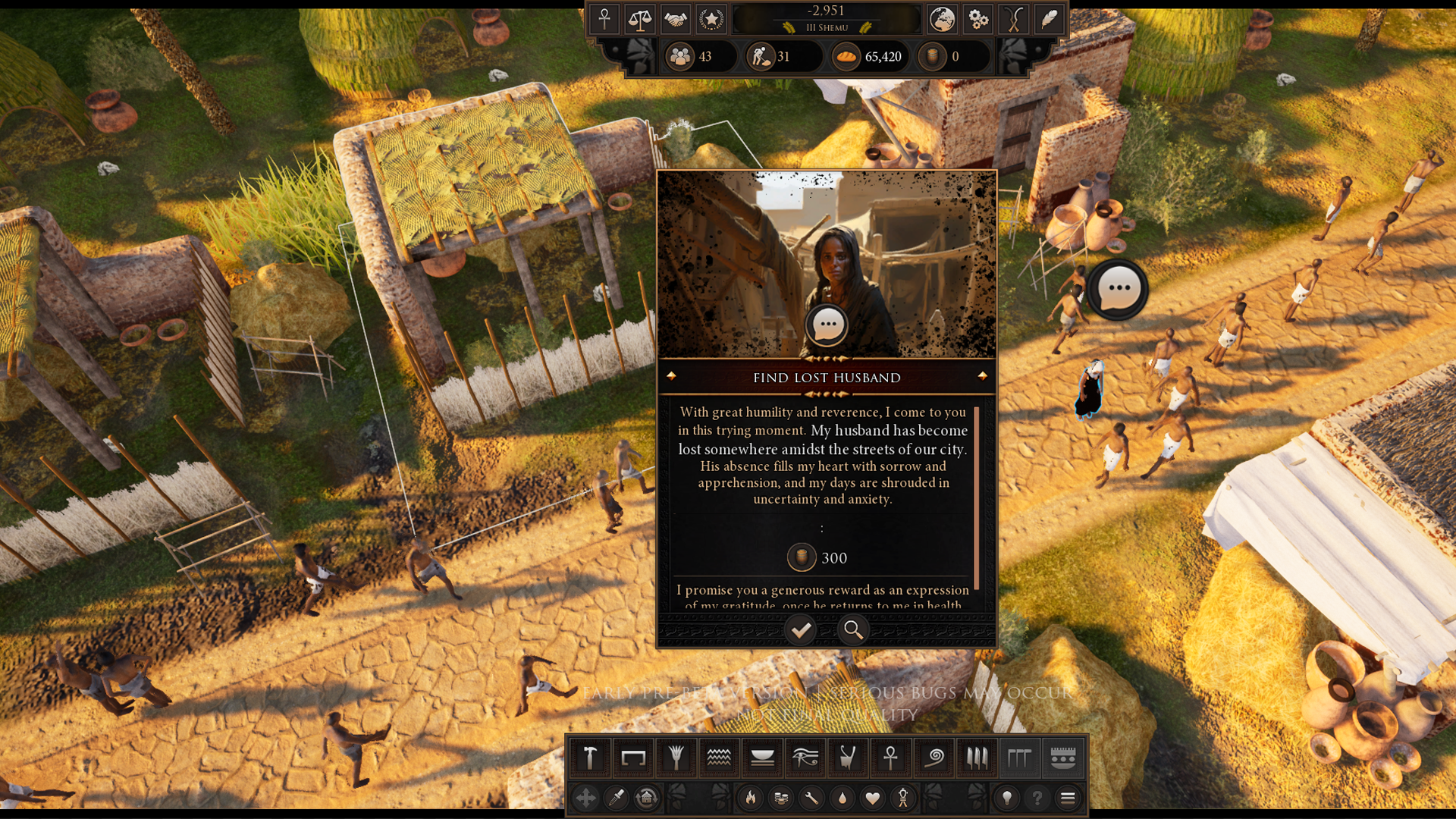The image size is (1456, 819).
Task: Click the feather quill icon
Action: (1049, 19)
